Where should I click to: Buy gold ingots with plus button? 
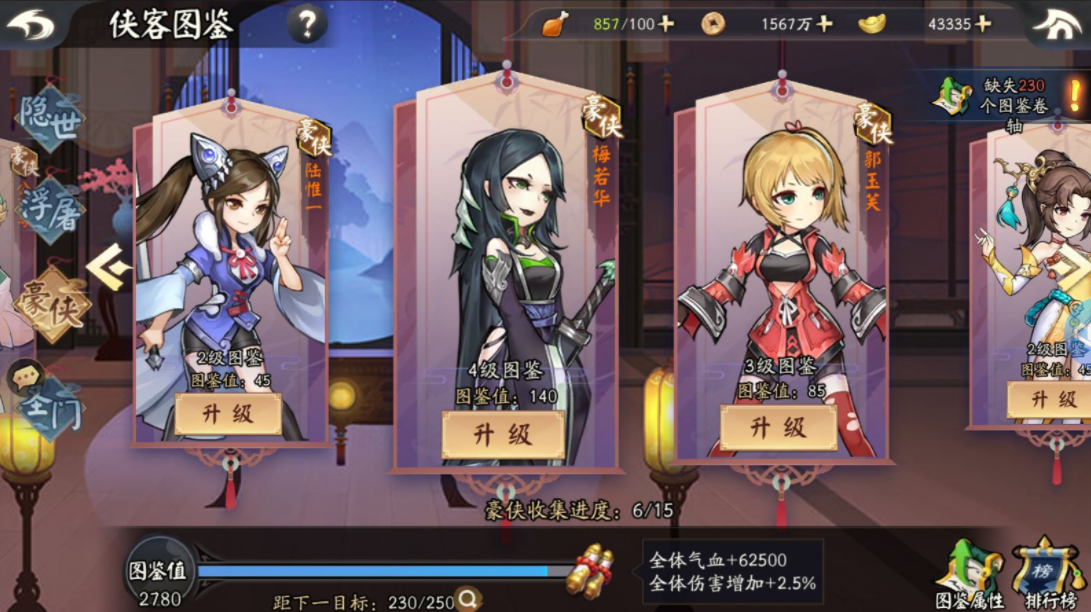[984, 24]
